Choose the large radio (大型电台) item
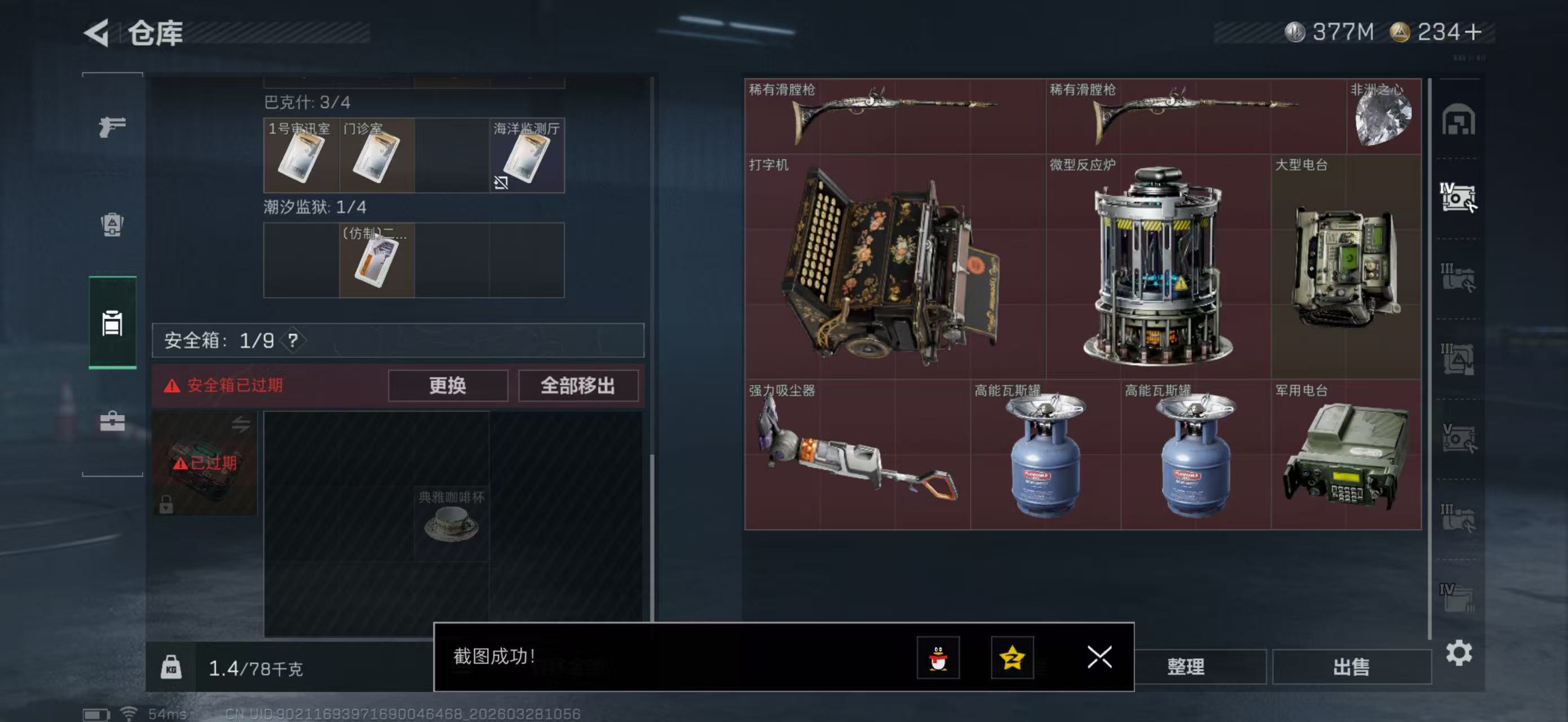 click(x=1346, y=267)
